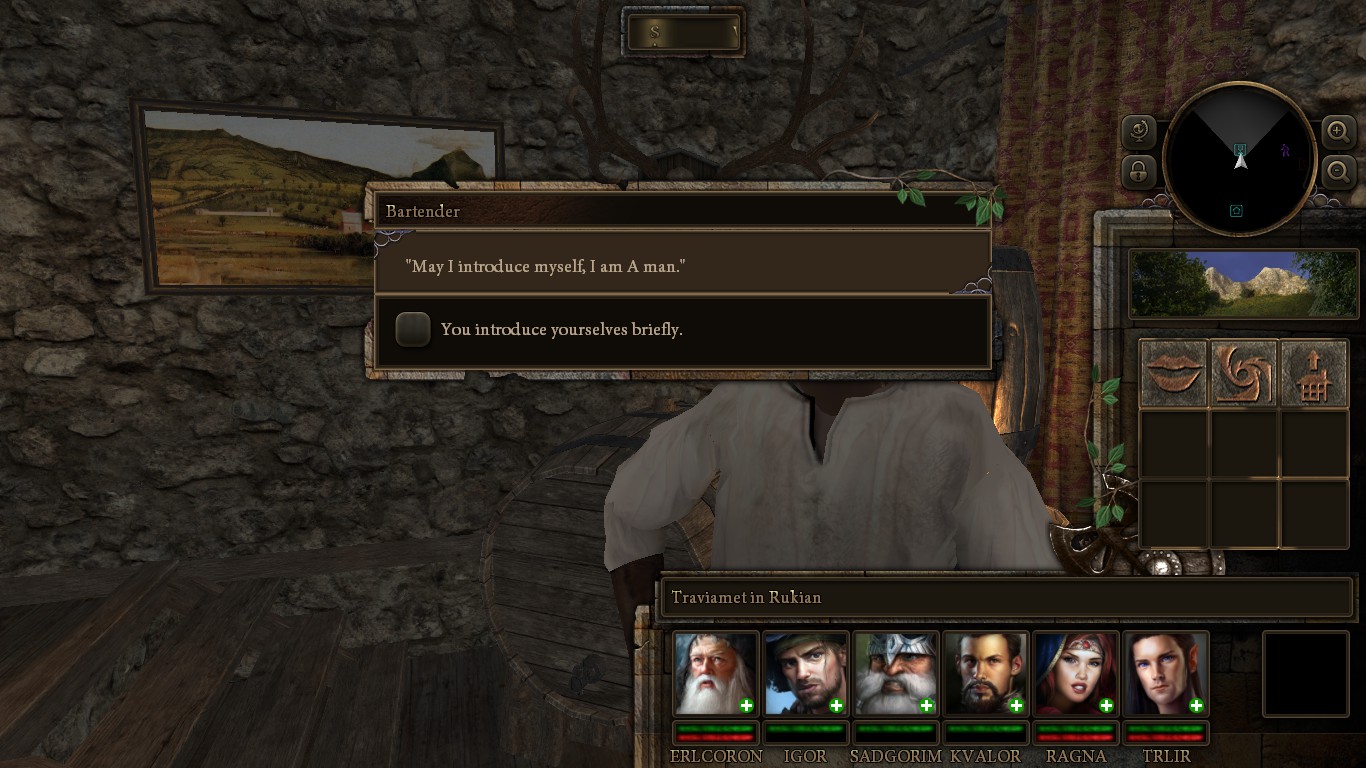Viewport: 1366px width, 768px height.
Task: Toggle the minimap padlock button
Action: 1139,172
